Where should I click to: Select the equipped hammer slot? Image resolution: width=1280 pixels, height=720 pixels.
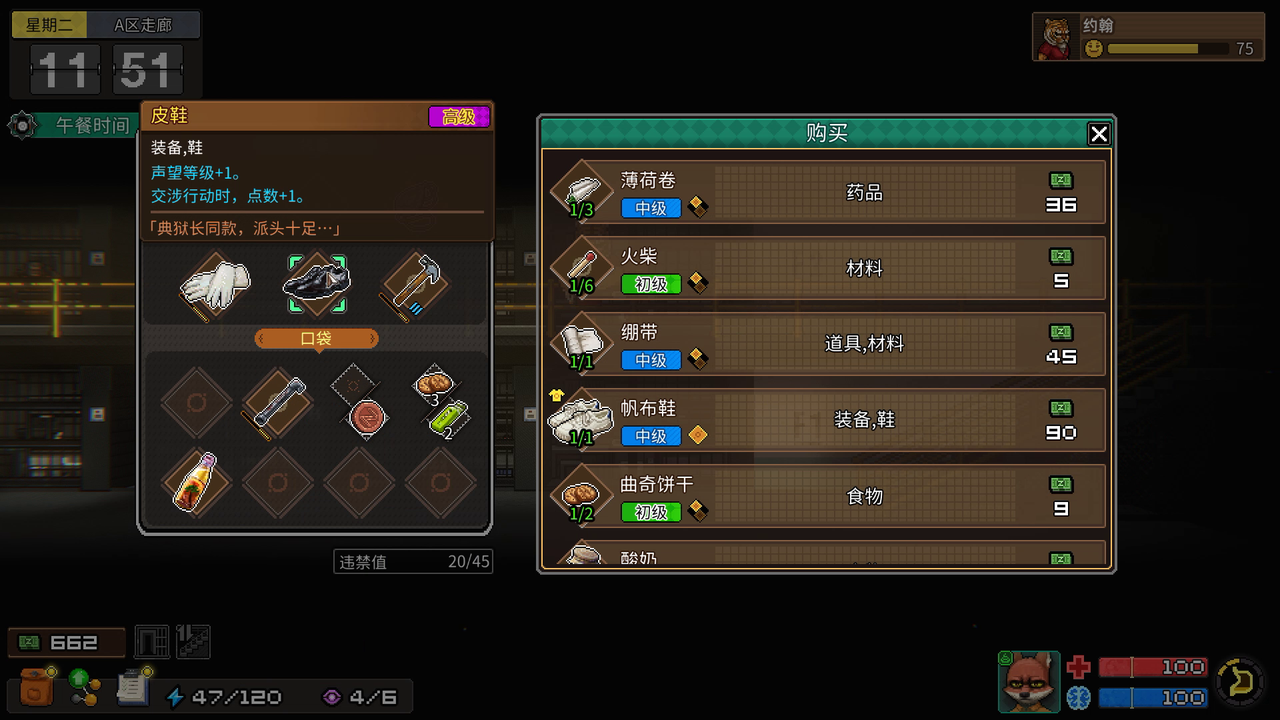414,284
